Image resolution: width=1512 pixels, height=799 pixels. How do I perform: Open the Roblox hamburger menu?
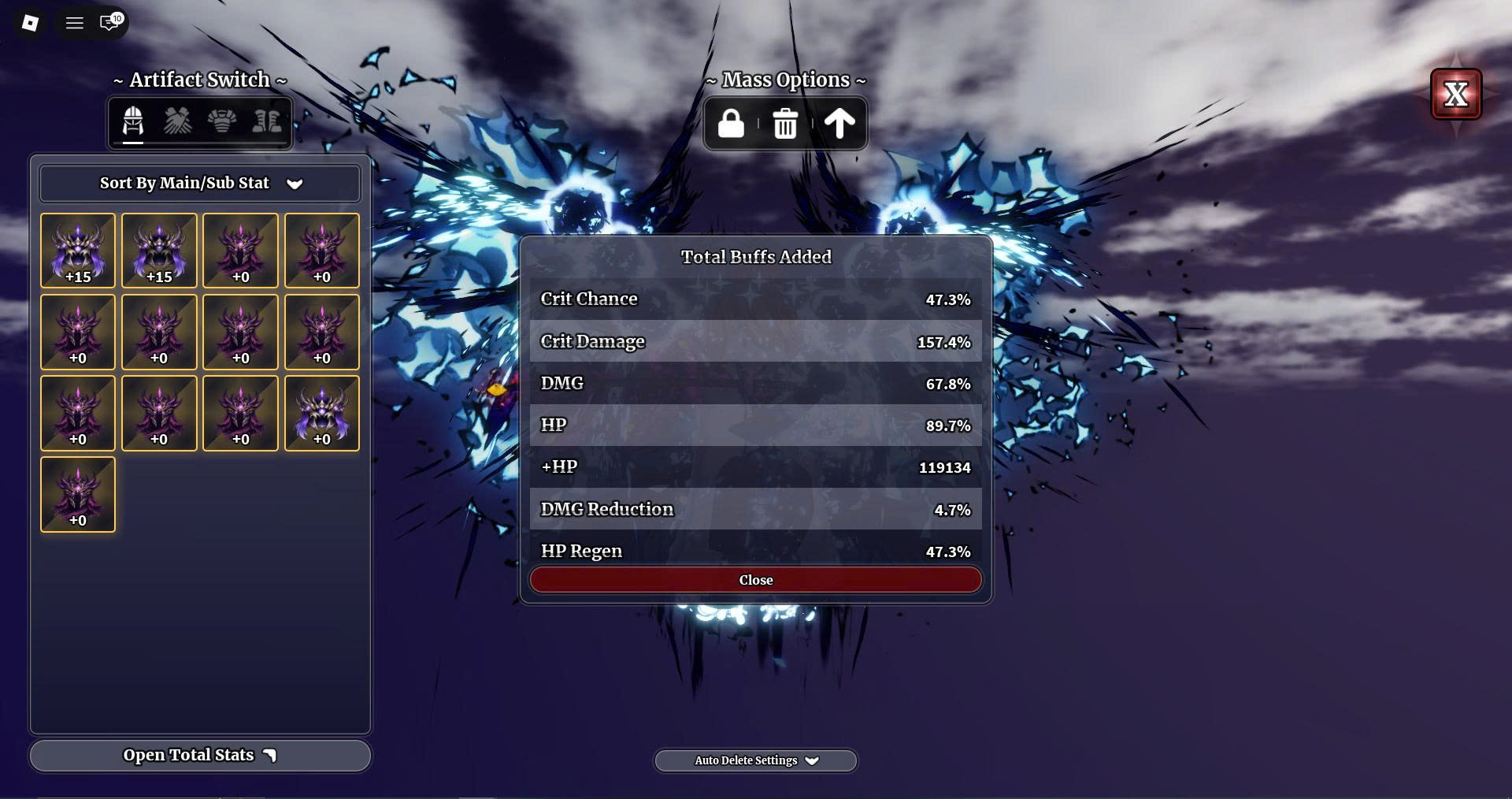point(75,23)
